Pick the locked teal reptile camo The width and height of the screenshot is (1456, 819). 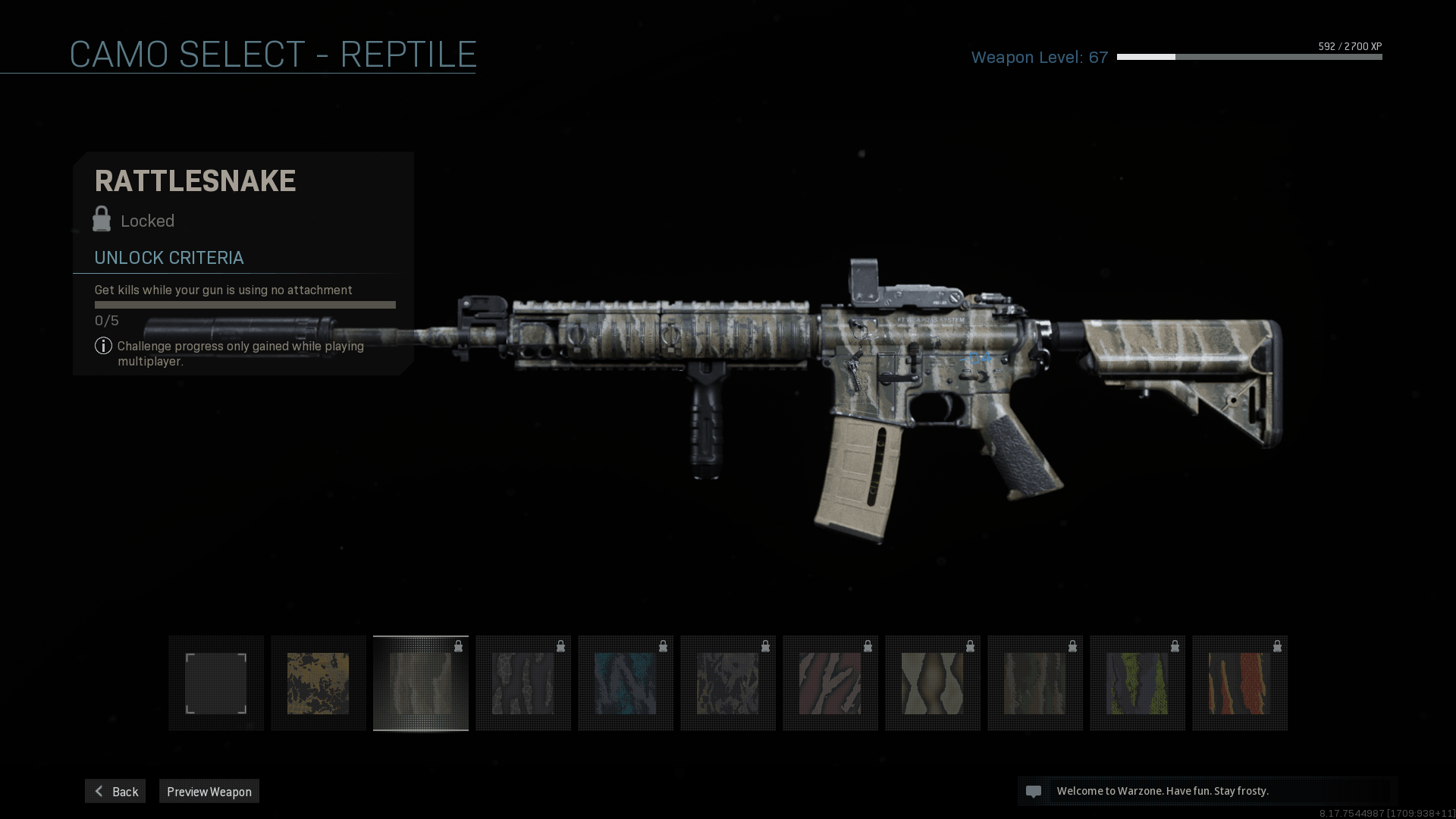tap(626, 683)
